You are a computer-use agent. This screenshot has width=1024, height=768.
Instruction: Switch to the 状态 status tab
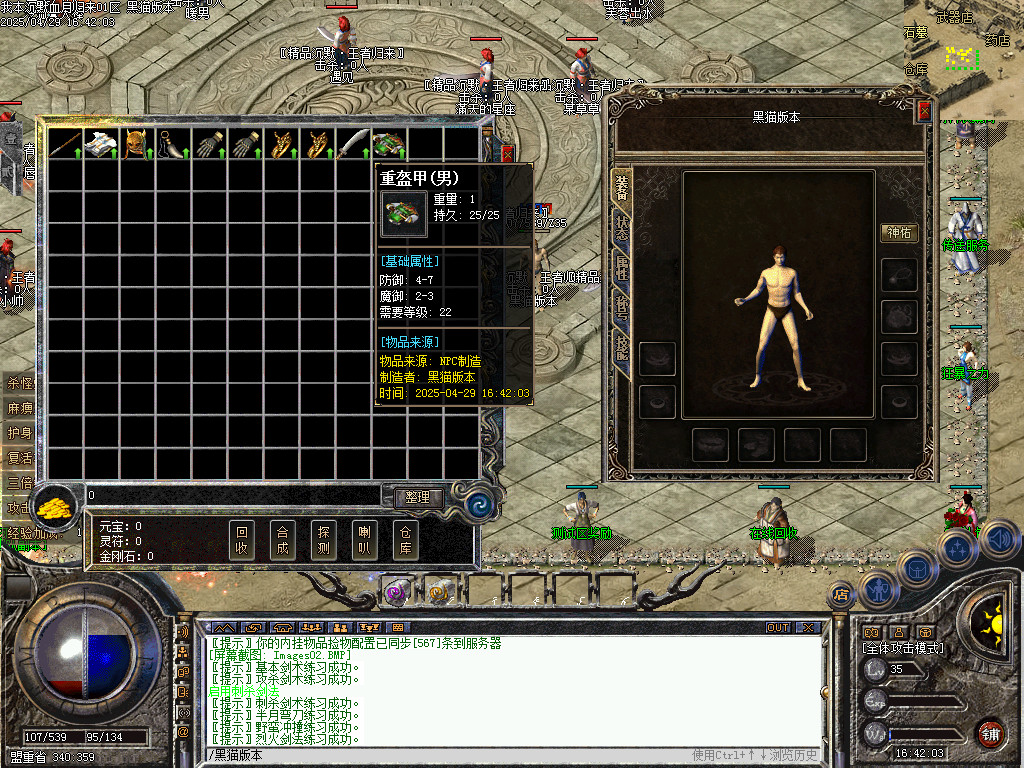(x=622, y=228)
